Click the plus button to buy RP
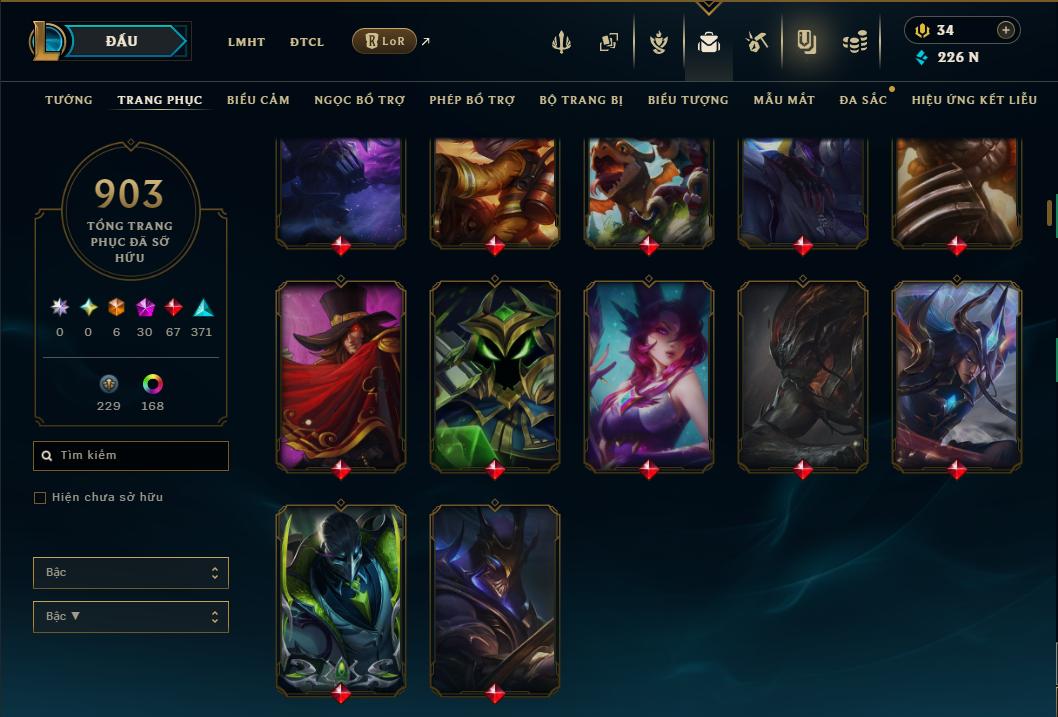The width and height of the screenshot is (1058, 717). (x=1006, y=30)
